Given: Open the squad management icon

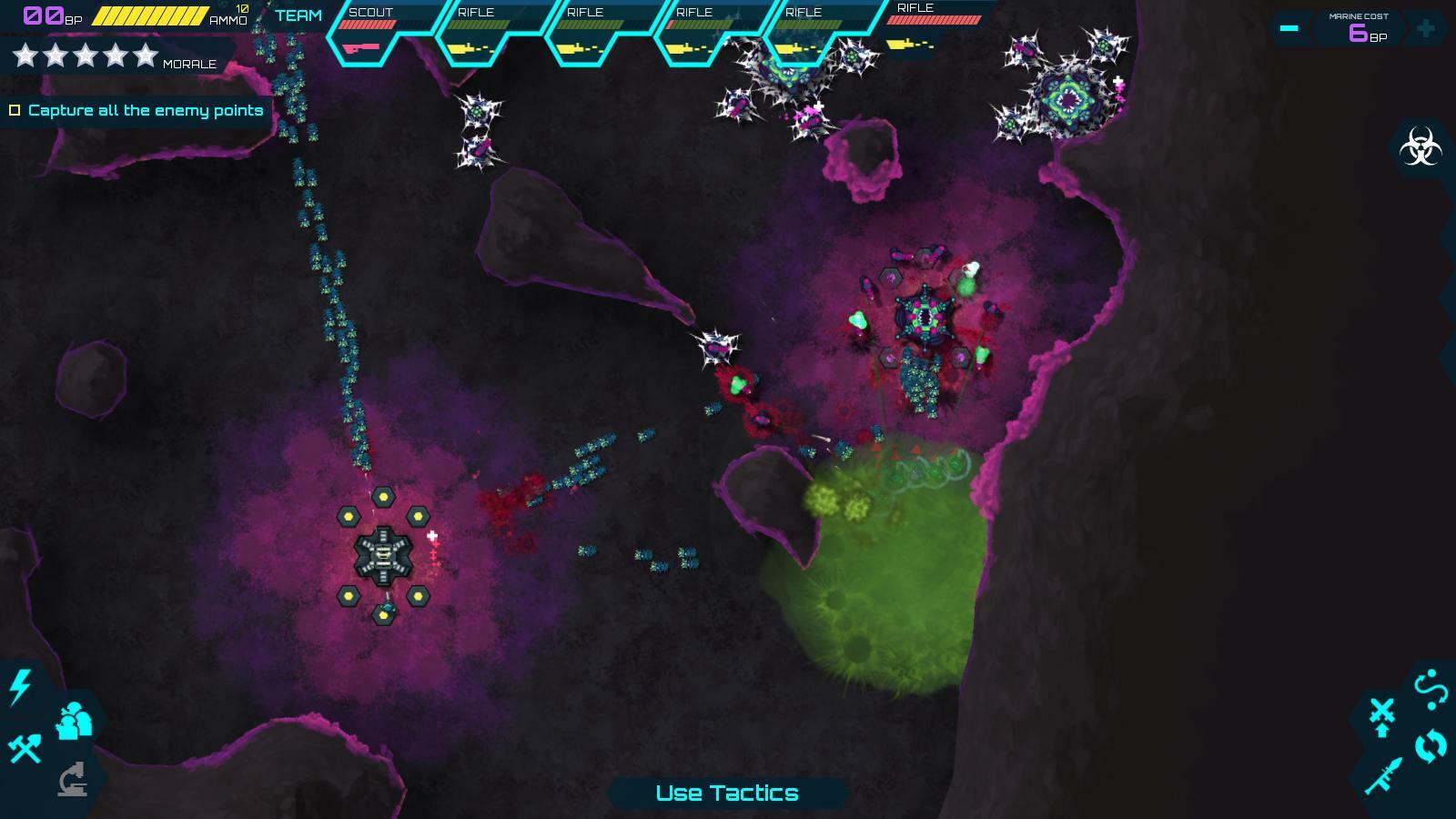Looking at the screenshot, I should click(x=73, y=719).
